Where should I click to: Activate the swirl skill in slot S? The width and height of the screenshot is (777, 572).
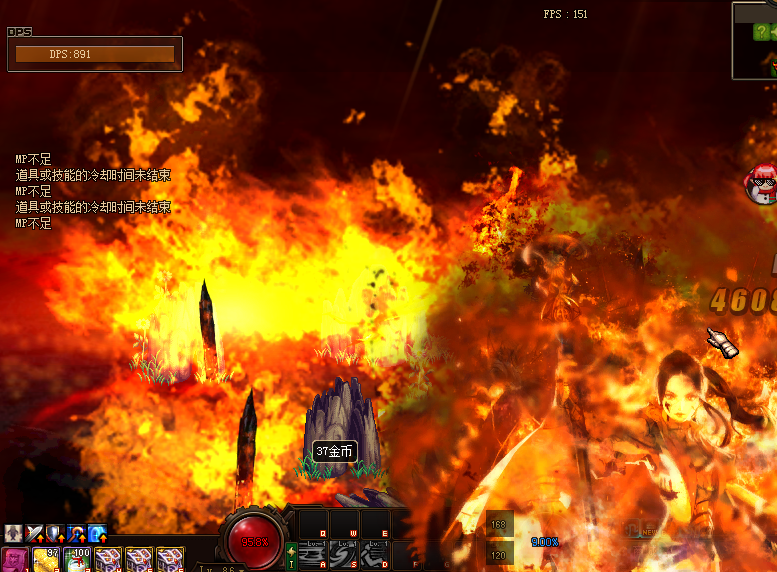[344, 554]
